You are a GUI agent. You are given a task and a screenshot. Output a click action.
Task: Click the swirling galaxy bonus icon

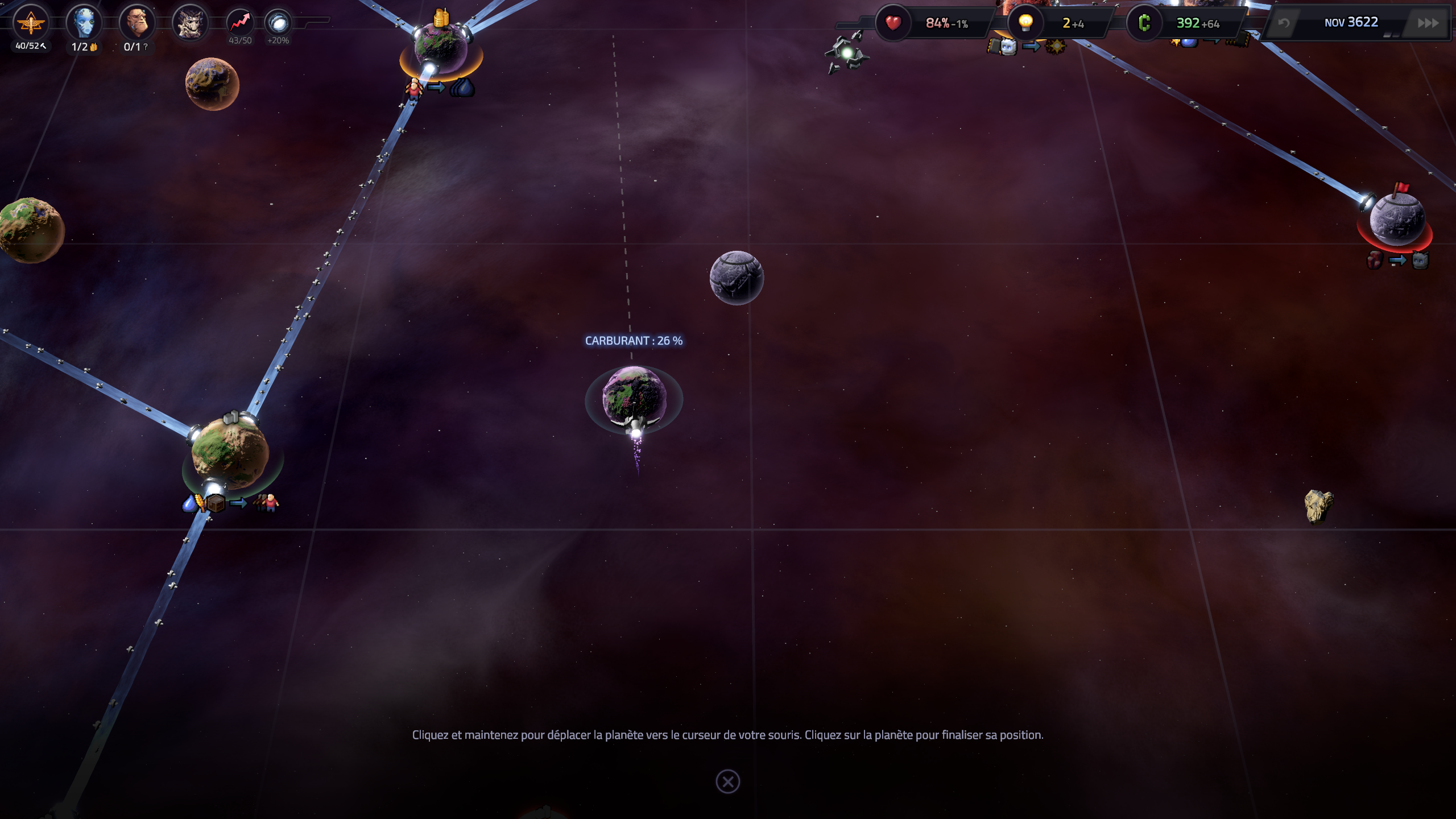[x=279, y=23]
